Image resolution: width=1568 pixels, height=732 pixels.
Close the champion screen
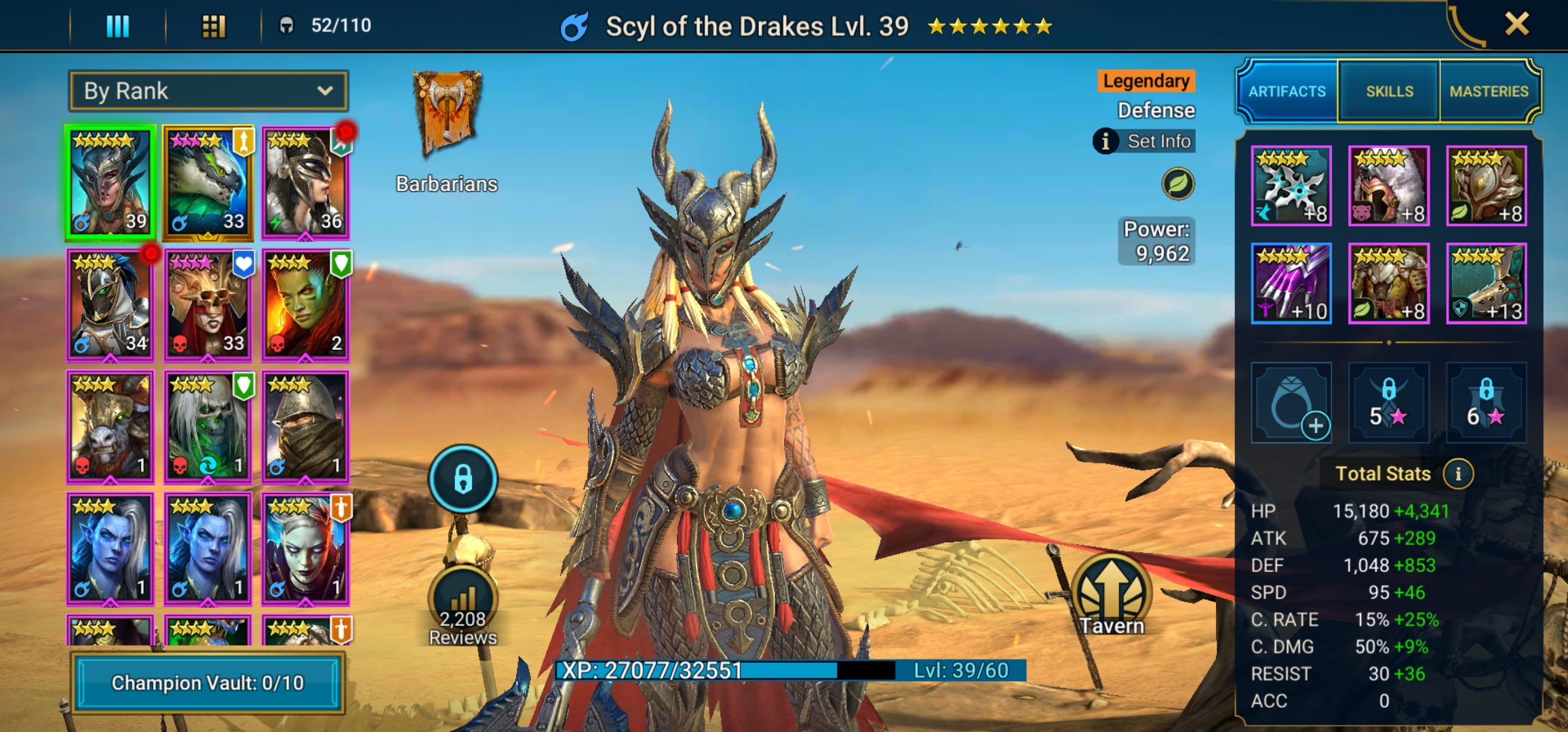(1516, 24)
